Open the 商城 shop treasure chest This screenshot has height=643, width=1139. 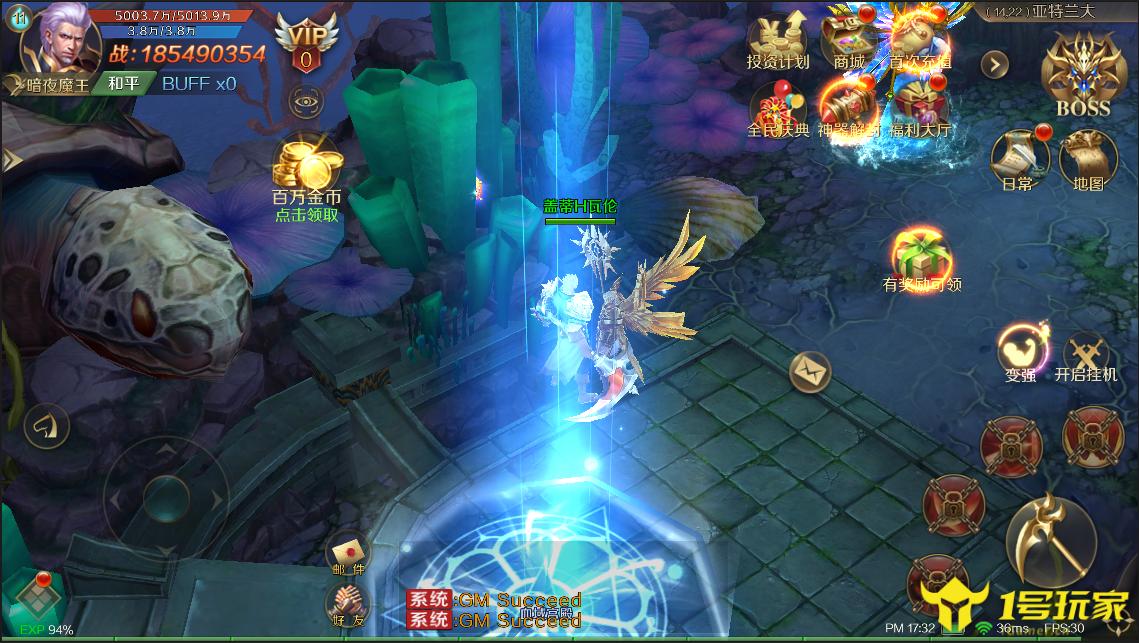tap(849, 38)
